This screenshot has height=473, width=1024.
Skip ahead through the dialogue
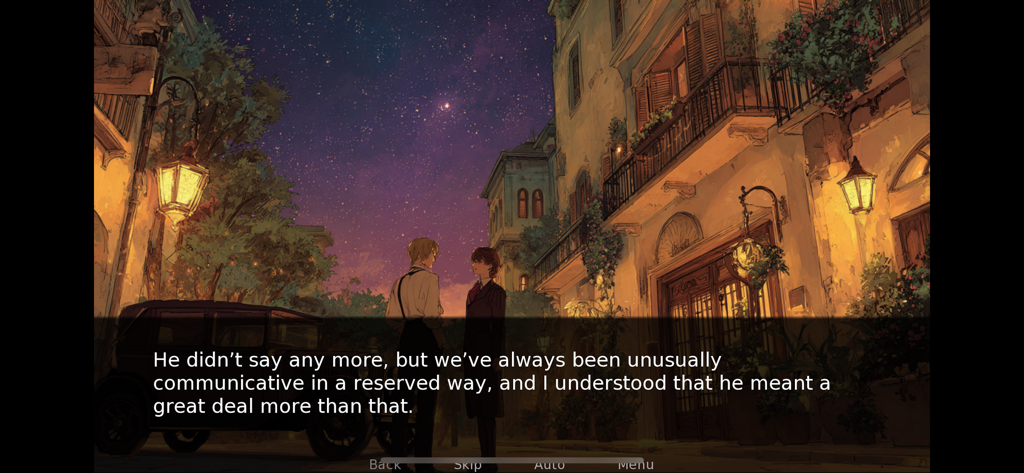tap(468, 464)
